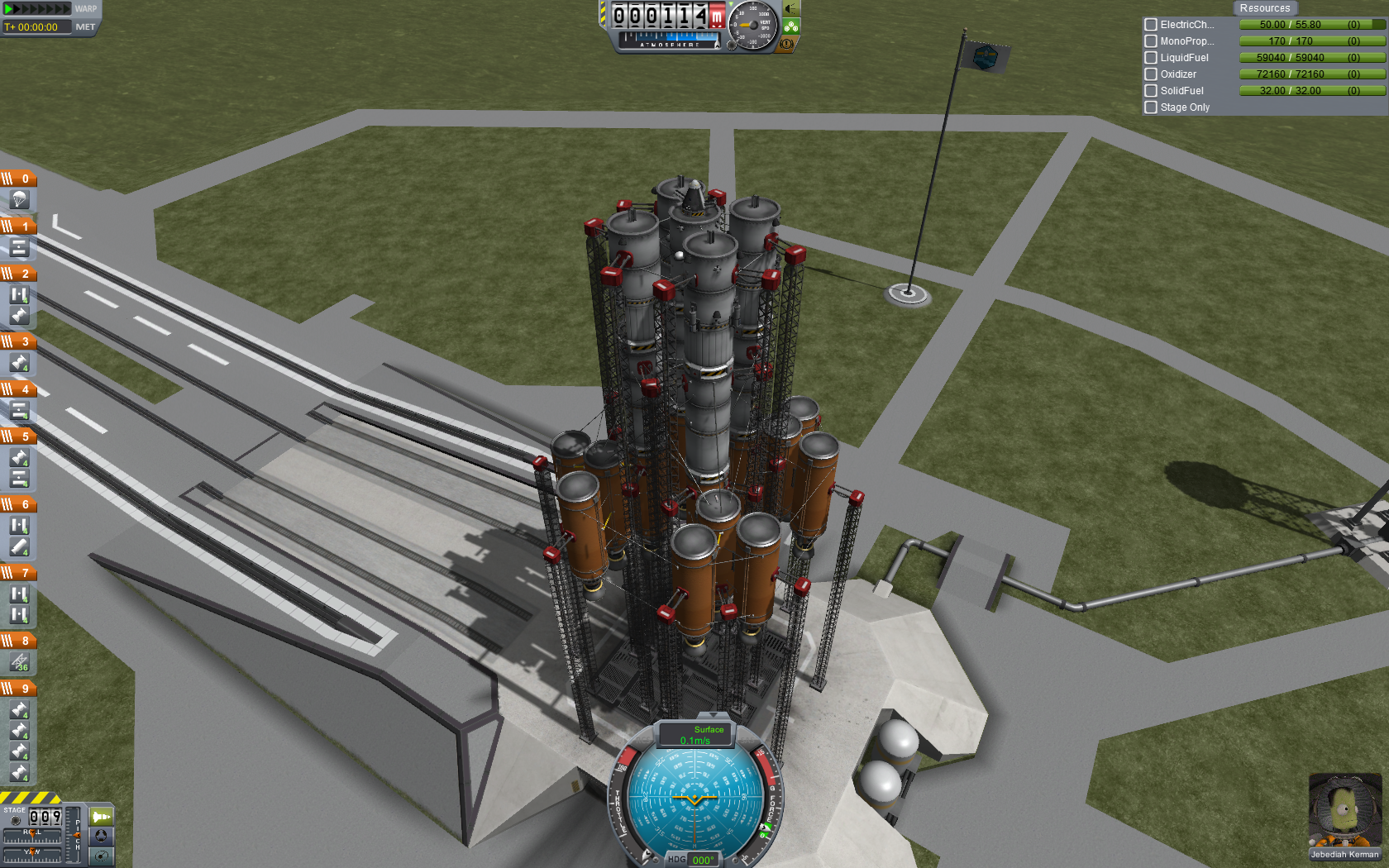1389x868 pixels.
Task: Tick the MonoProp resource checkbox
Action: point(1150,41)
